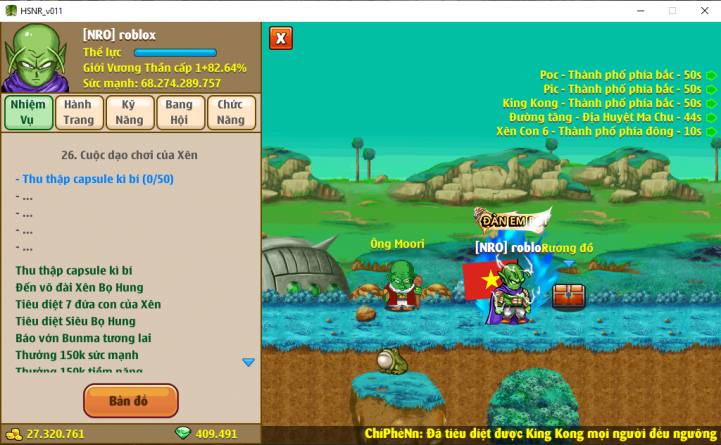
Task: Switch to the Chức Năng tab
Action: click(231, 112)
